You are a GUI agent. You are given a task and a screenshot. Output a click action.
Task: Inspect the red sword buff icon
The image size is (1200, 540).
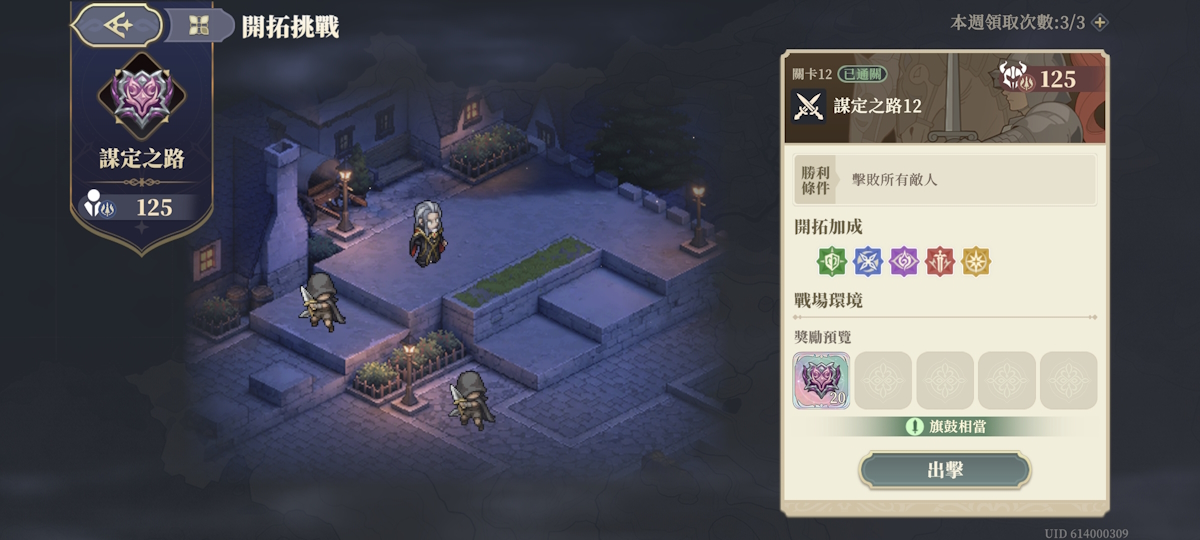click(x=940, y=262)
